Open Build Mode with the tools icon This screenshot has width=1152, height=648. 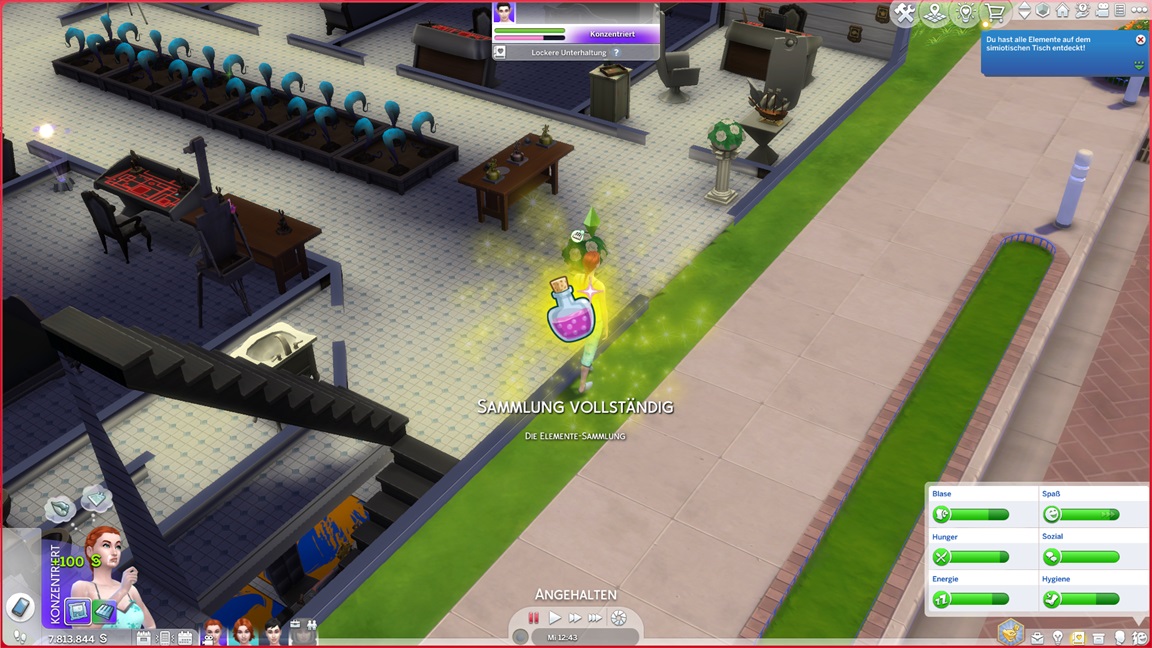905,13
